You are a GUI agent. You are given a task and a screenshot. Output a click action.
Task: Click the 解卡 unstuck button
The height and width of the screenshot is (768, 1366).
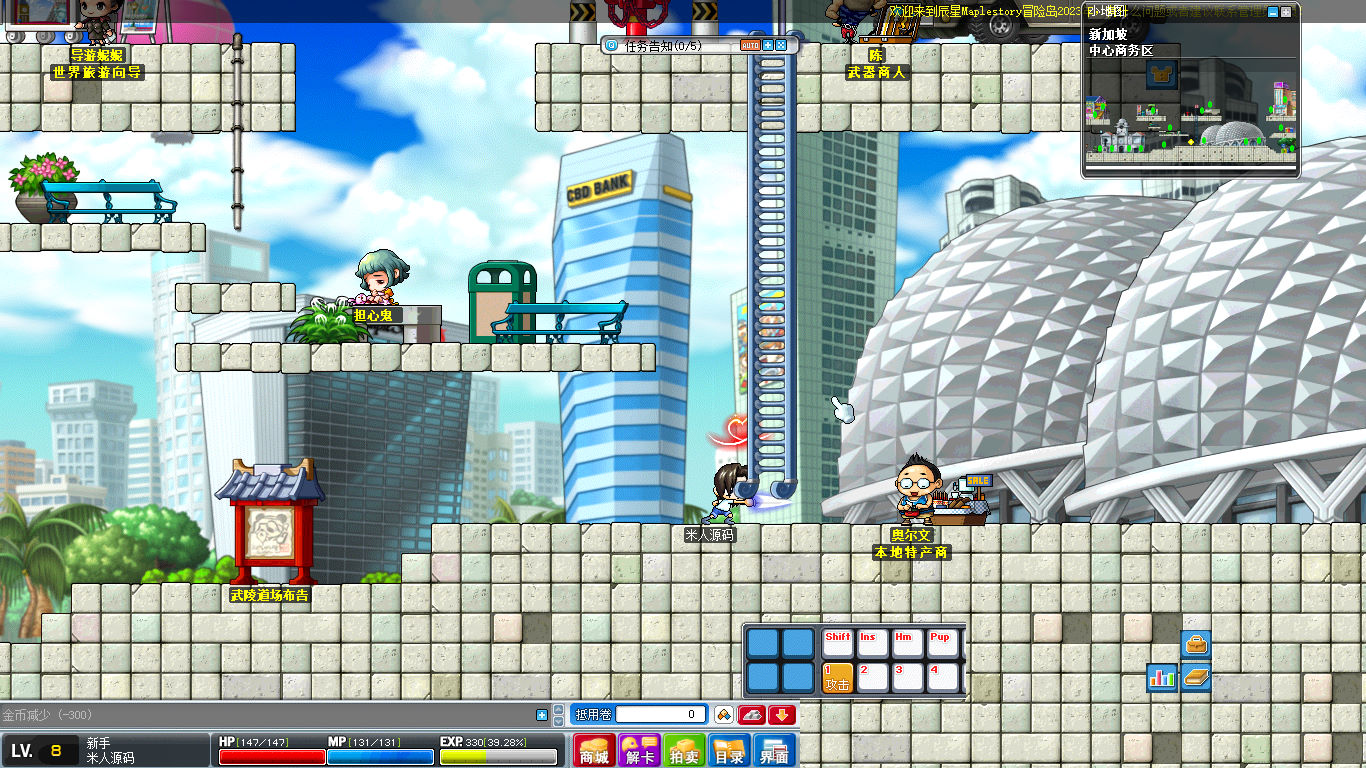coord(639,751)
